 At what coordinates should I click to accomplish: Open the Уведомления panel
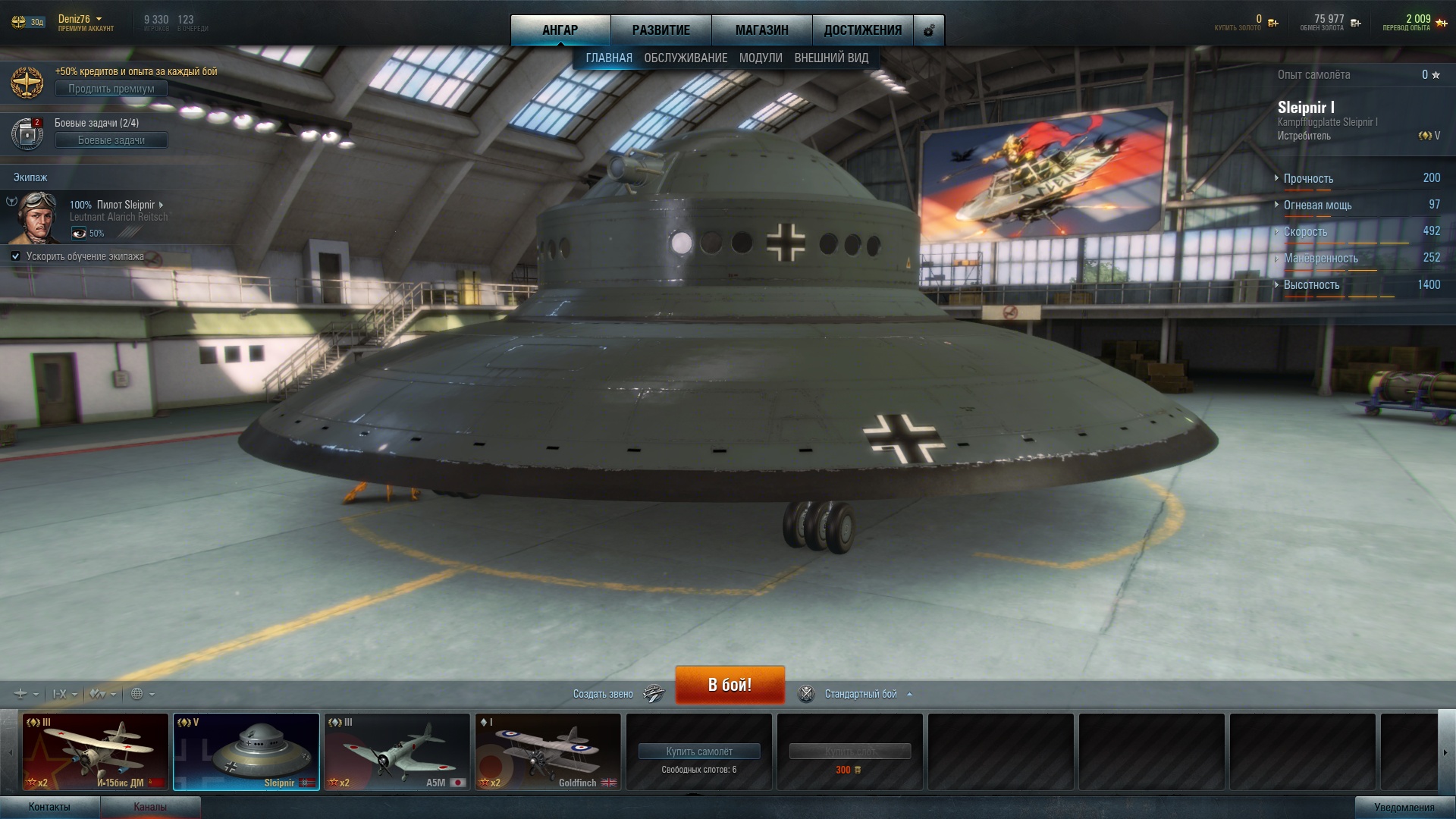pyautogui.click(x=1404, y=808)
